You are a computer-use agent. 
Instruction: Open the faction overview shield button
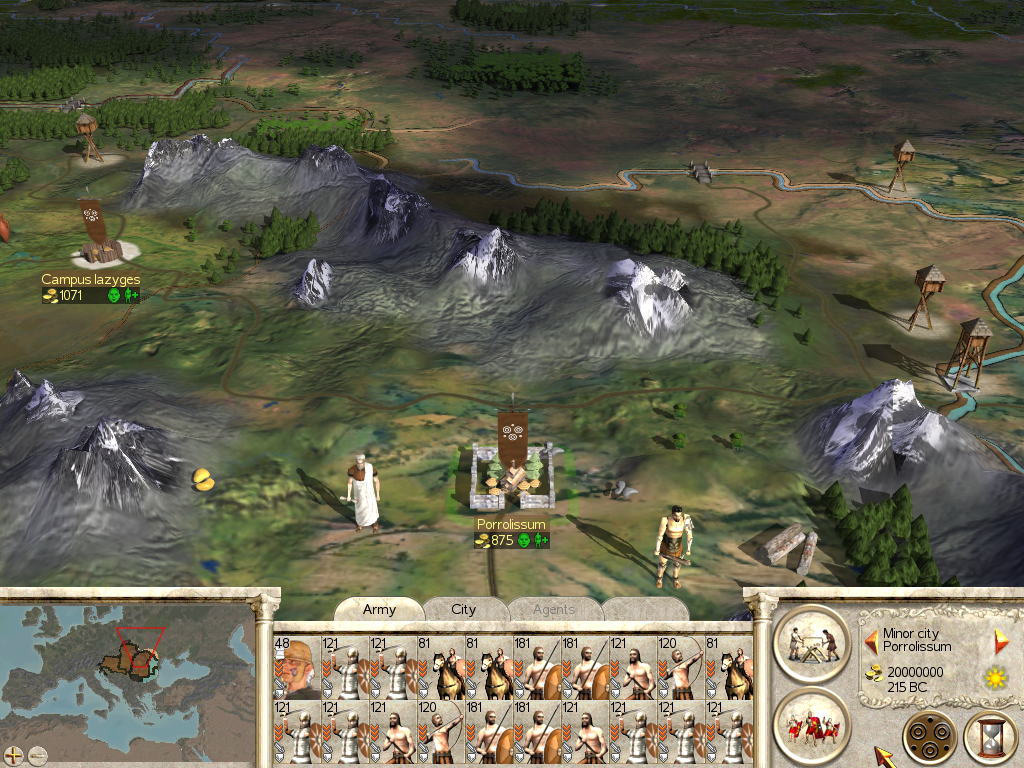click(929, 738)
